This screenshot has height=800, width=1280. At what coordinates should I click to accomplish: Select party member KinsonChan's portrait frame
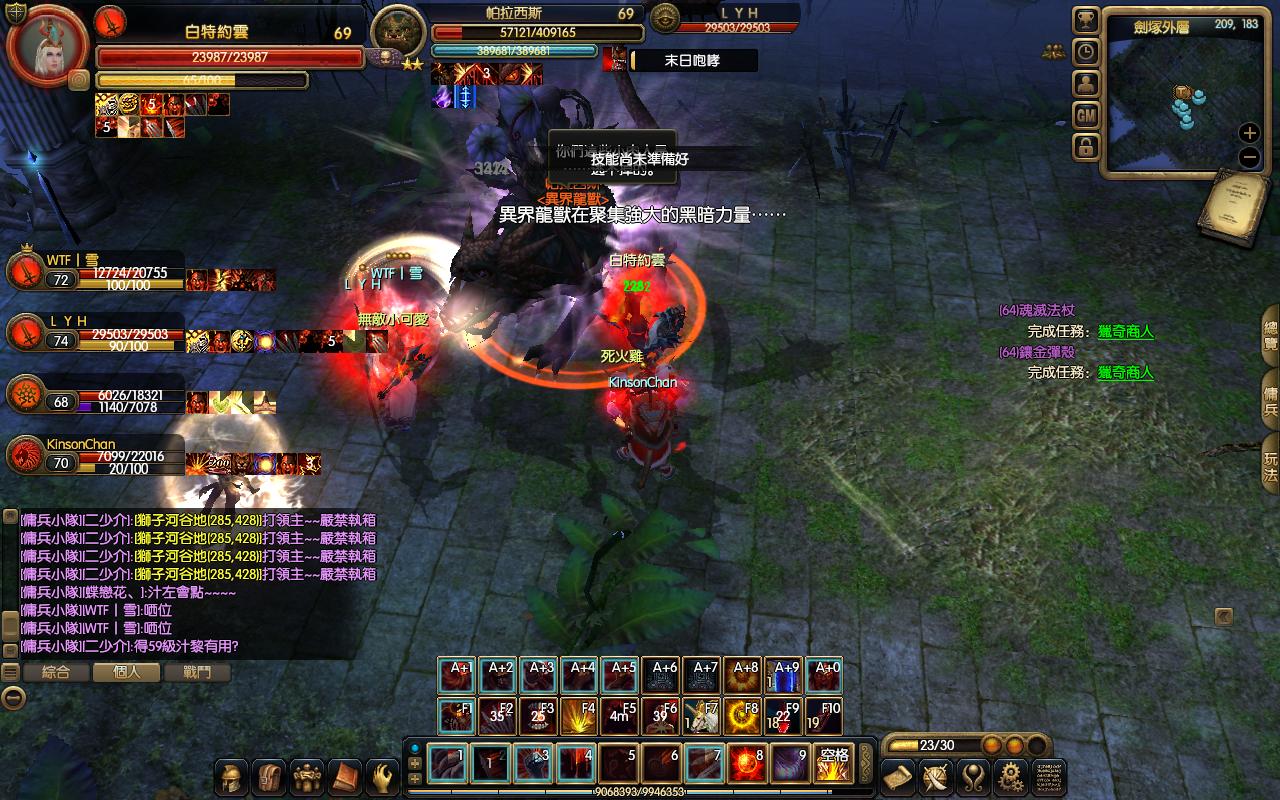point(23,455)
